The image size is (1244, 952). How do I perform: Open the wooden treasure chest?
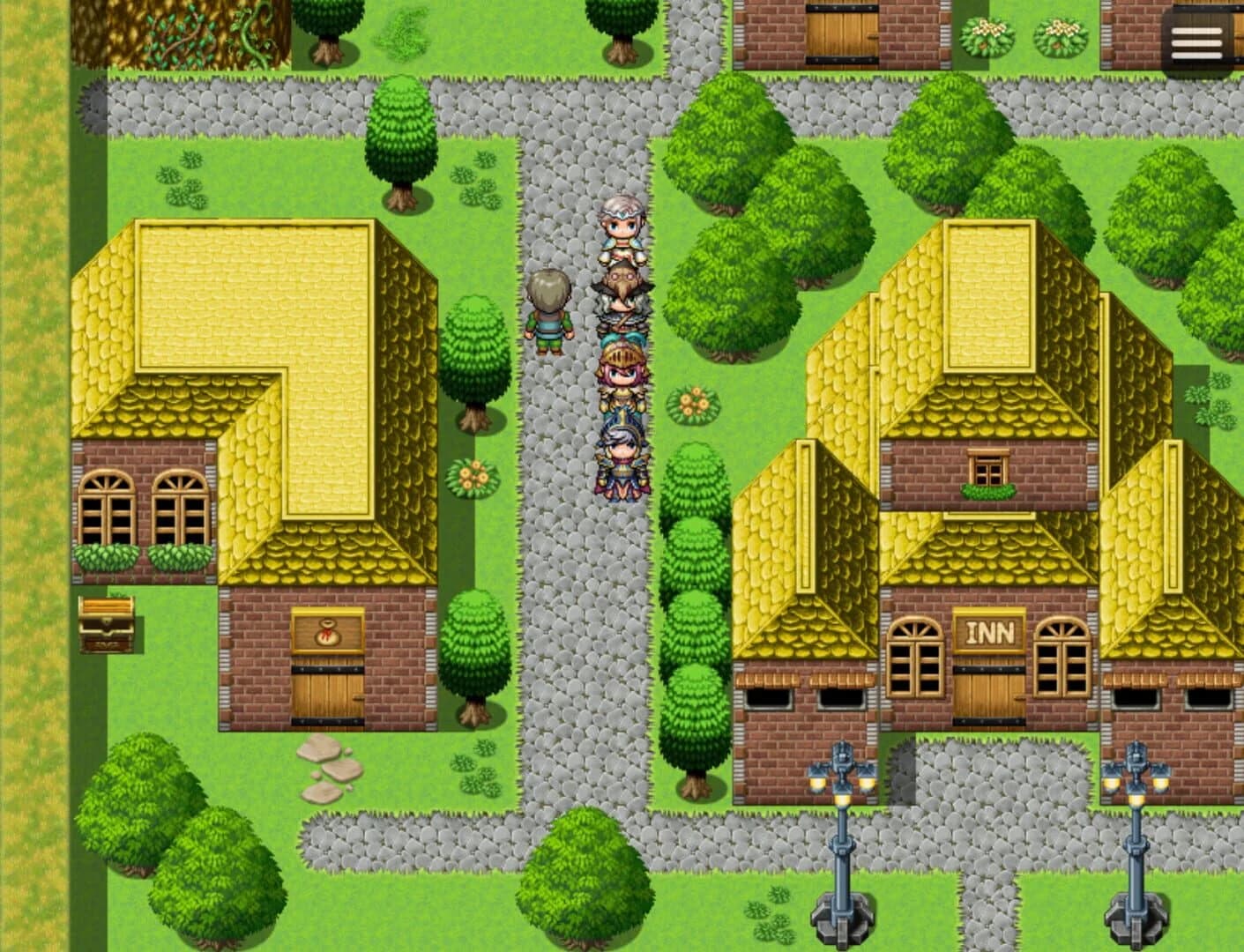[106, 626]
